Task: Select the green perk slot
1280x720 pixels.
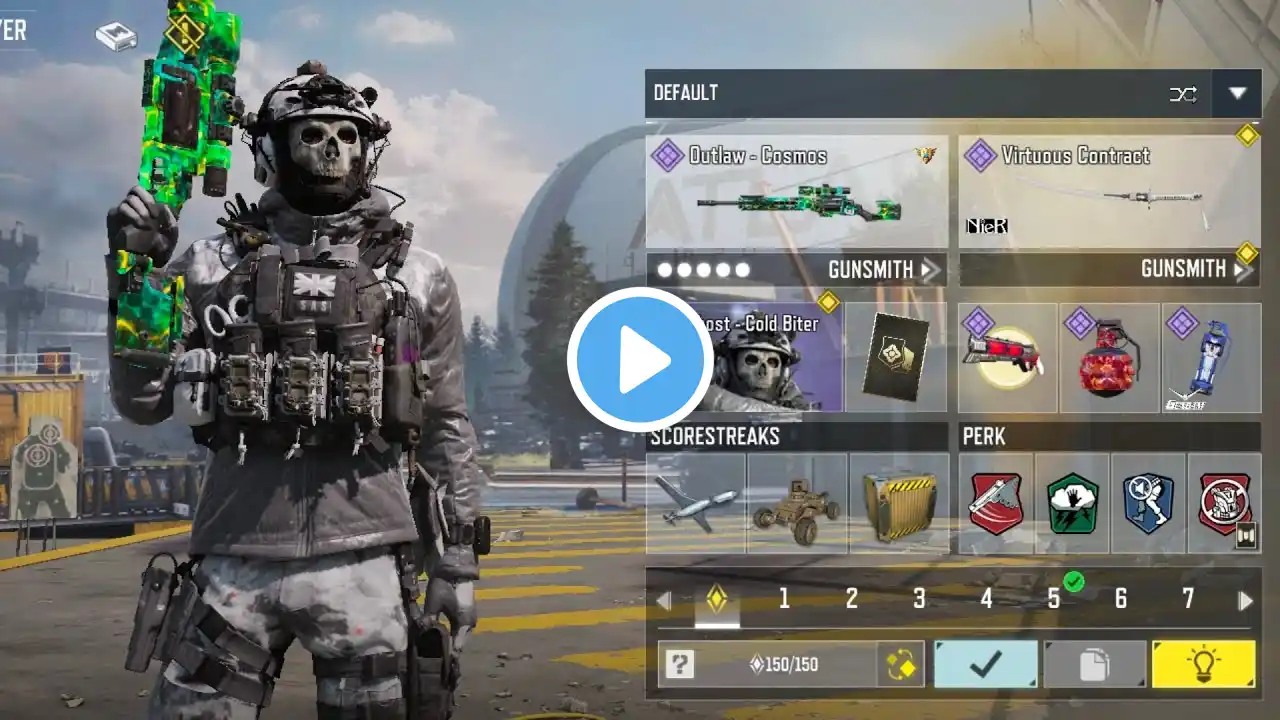Action: 1072,503
